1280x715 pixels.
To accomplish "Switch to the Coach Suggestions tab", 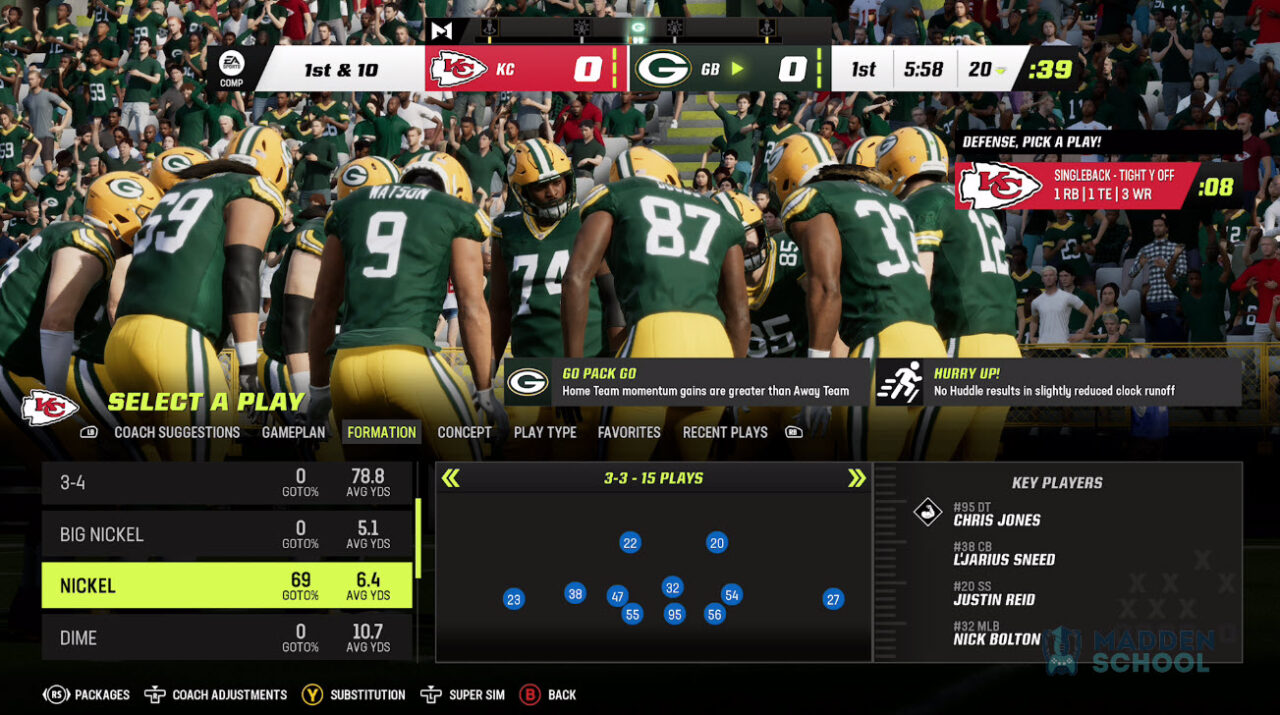I will [177, 432].
